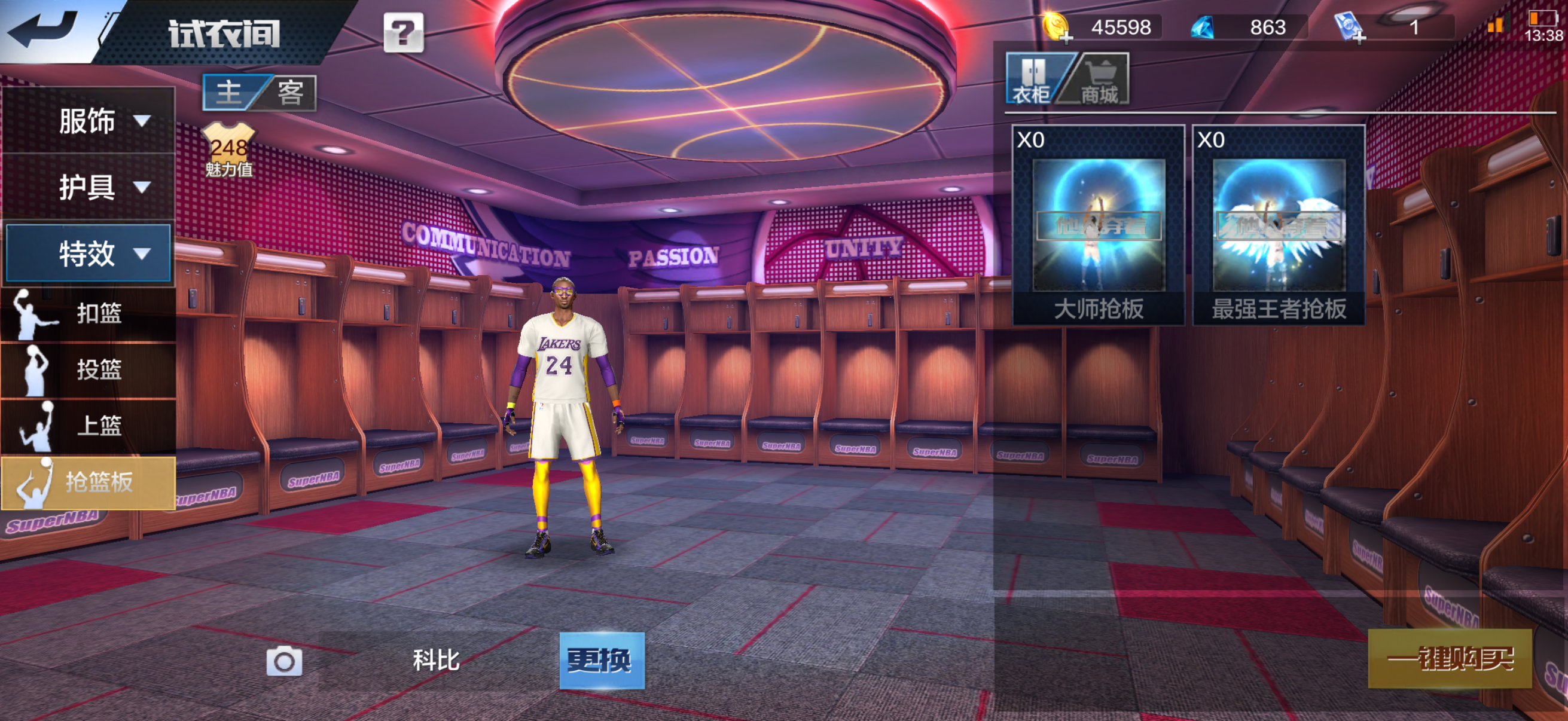Screen dimensions: 1568x721
Task: Choose the 最强王者抢板 effect card
Action: [x=1279, y=225]
